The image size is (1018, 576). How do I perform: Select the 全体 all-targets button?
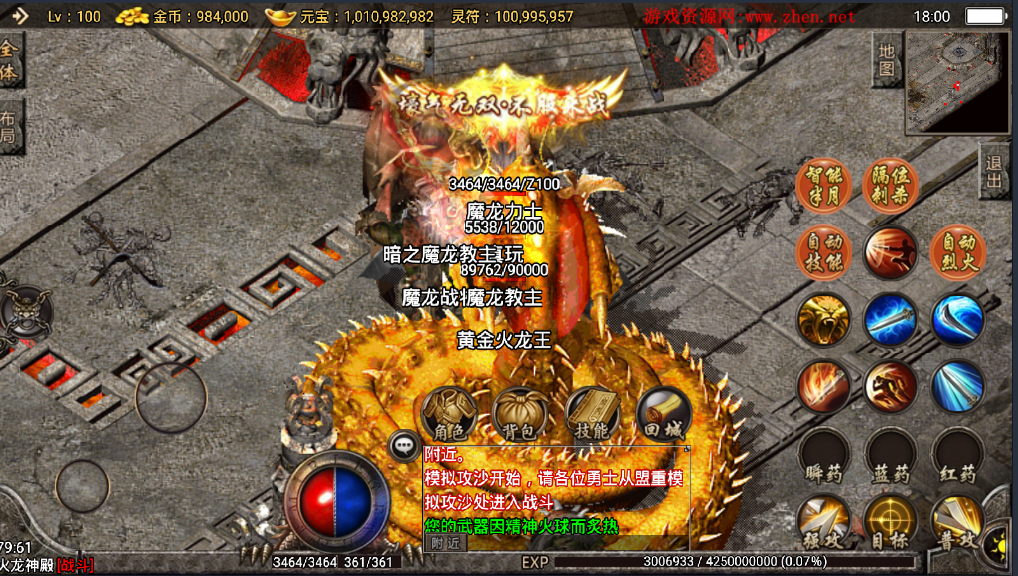pyautogui.click(x=9, y=60)
